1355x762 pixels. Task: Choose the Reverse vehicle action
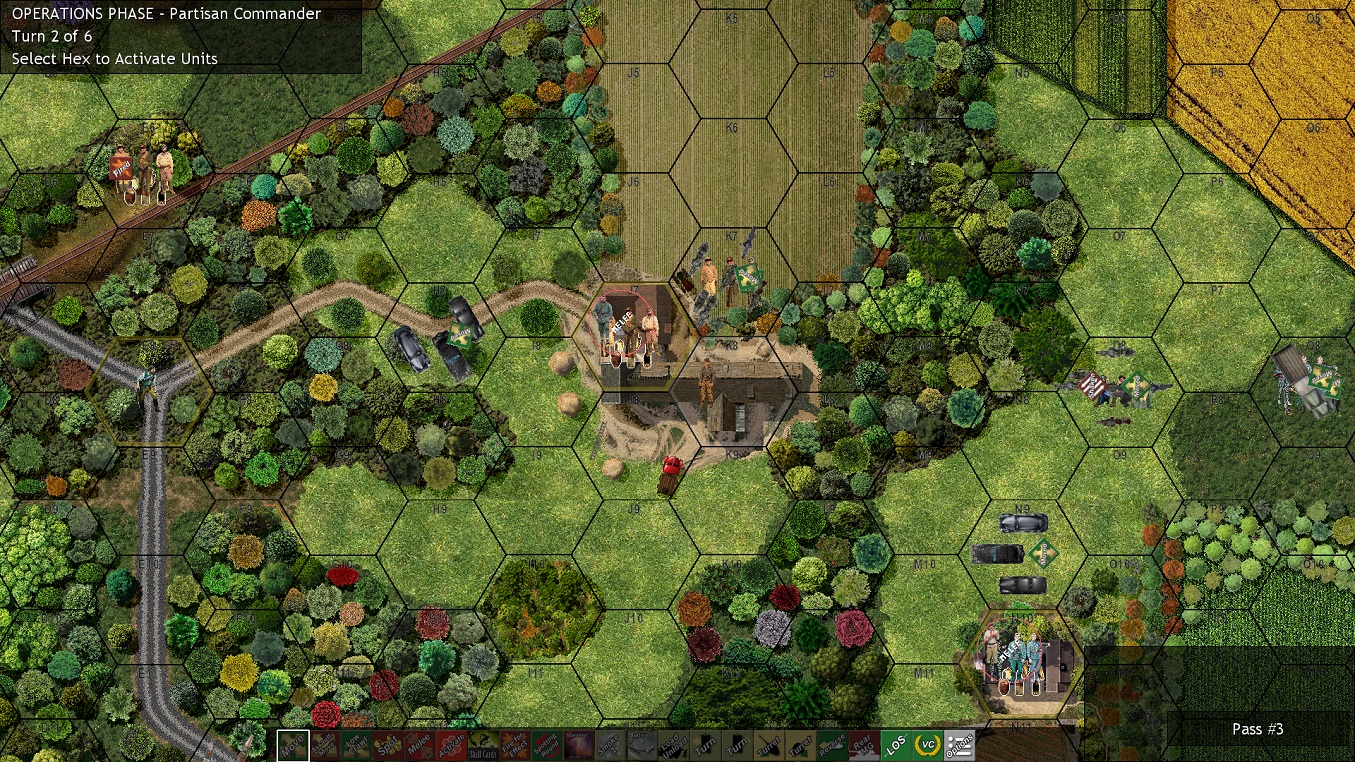tap(831, 745)
